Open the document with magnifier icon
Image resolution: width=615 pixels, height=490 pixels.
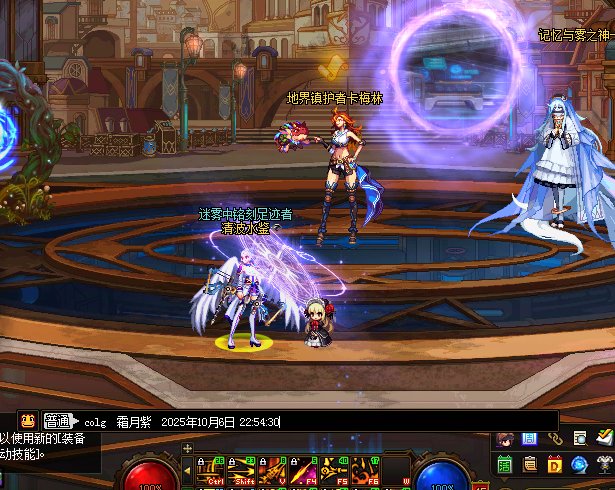tap(580, 438)
